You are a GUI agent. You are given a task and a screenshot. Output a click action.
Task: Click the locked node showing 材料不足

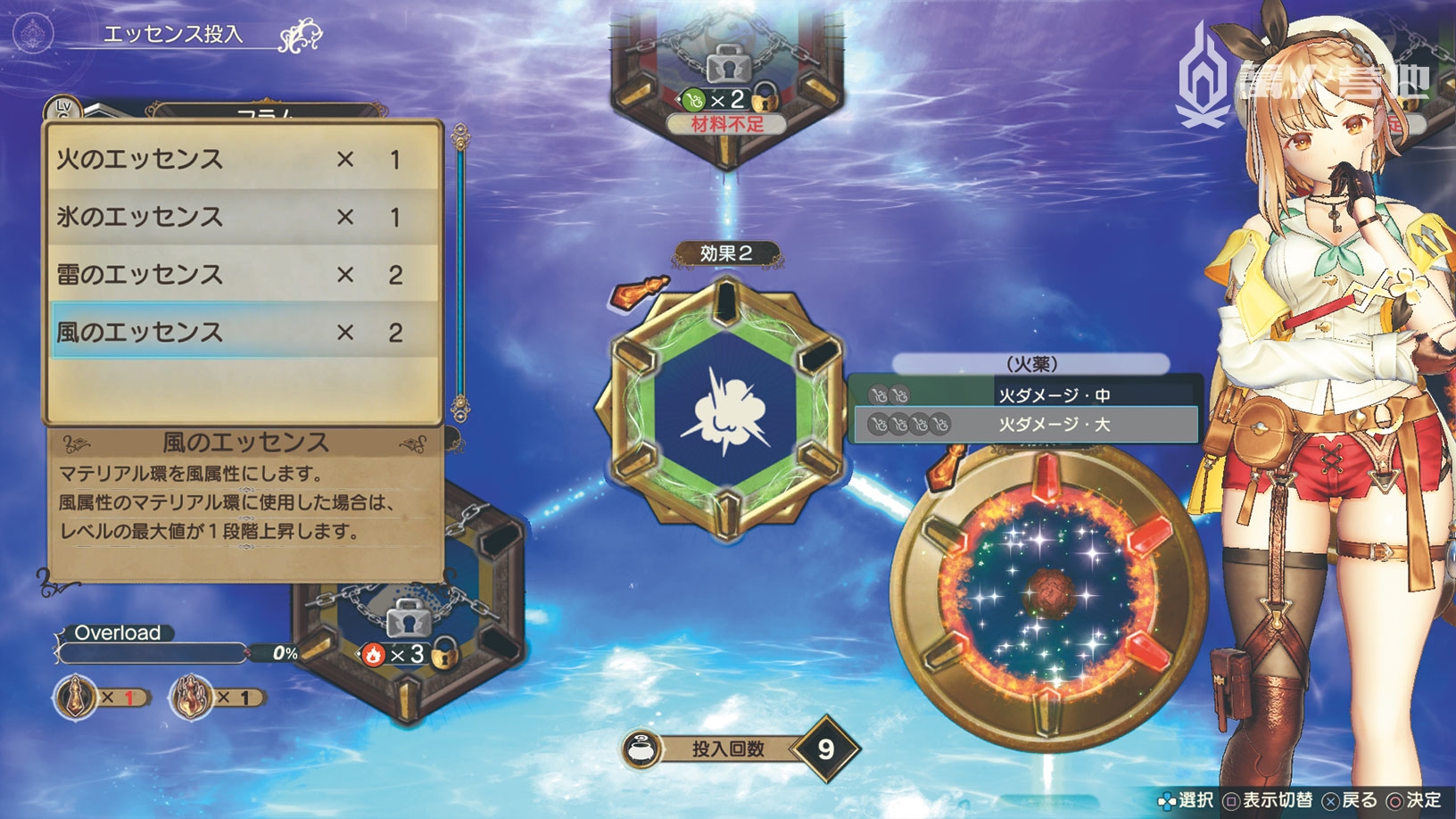[x=726, y=80]
